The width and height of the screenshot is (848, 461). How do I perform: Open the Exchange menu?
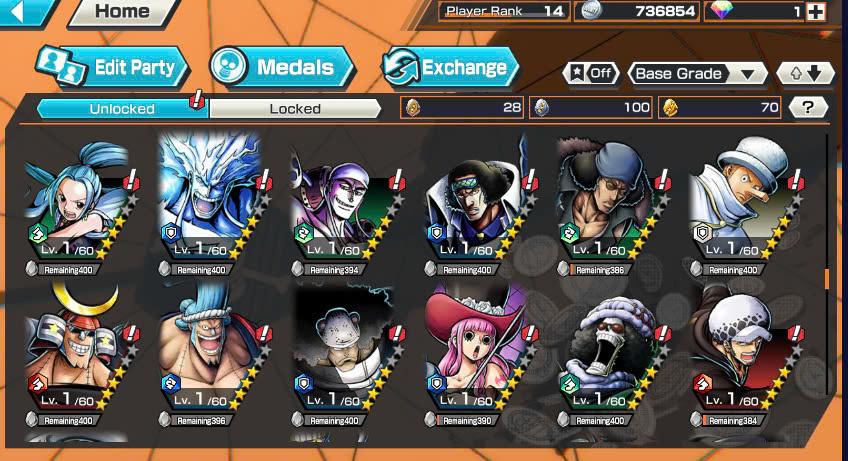451,67
